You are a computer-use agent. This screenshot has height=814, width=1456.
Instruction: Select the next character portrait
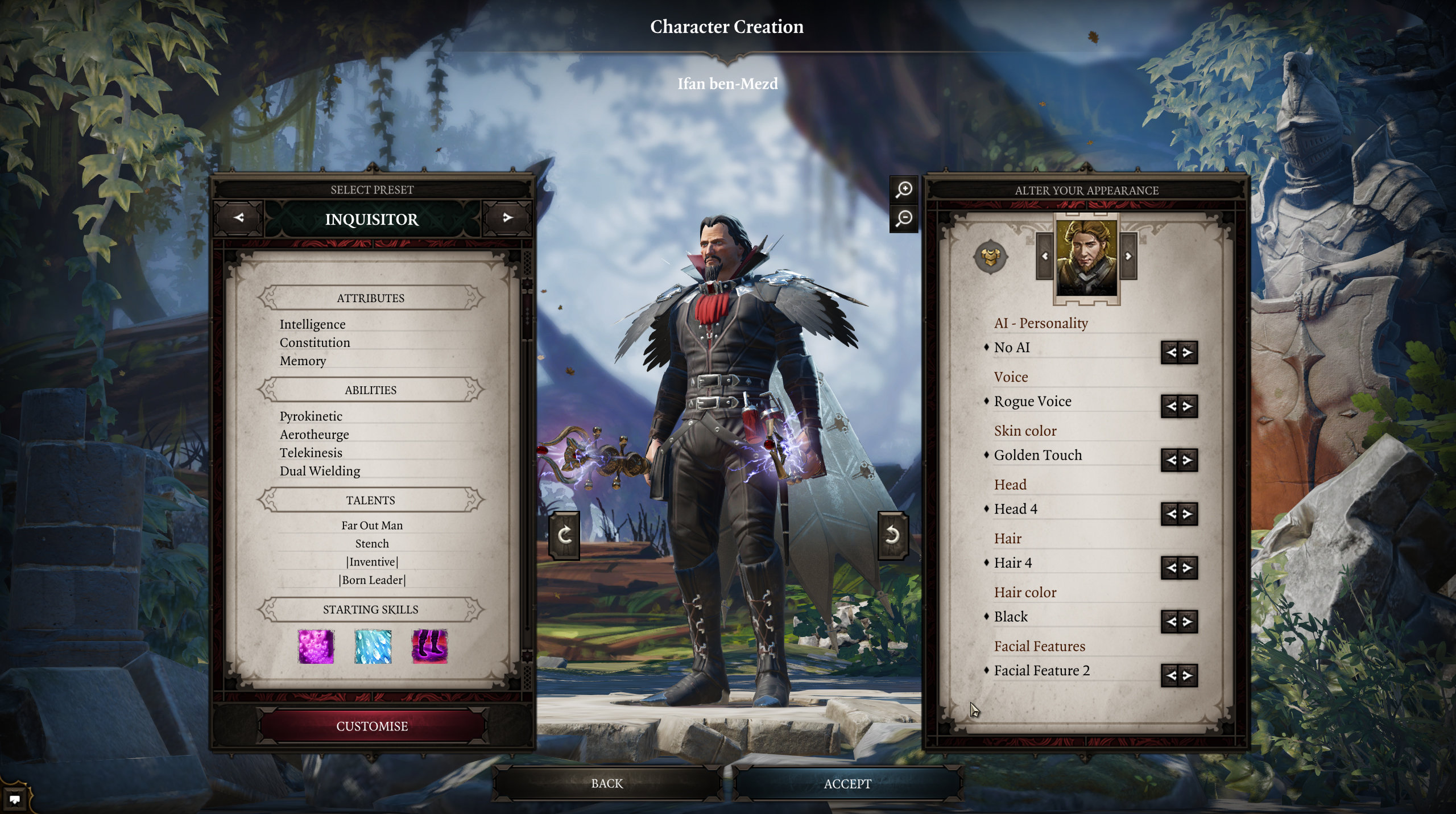tap(1128, 257)
